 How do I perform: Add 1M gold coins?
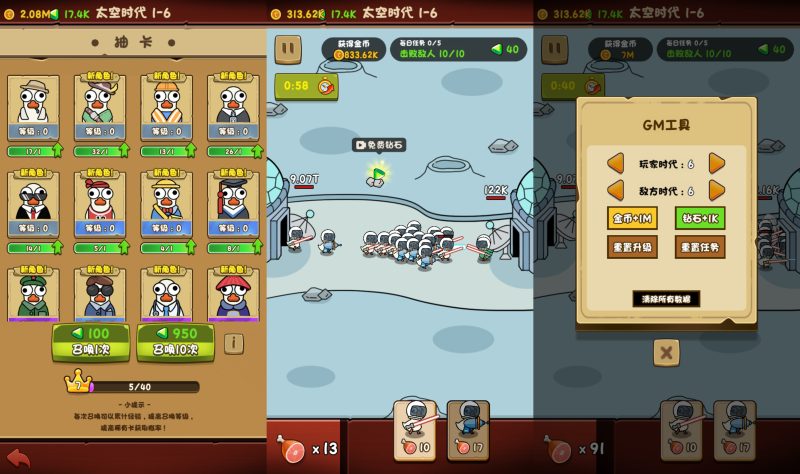coord(632,218)
